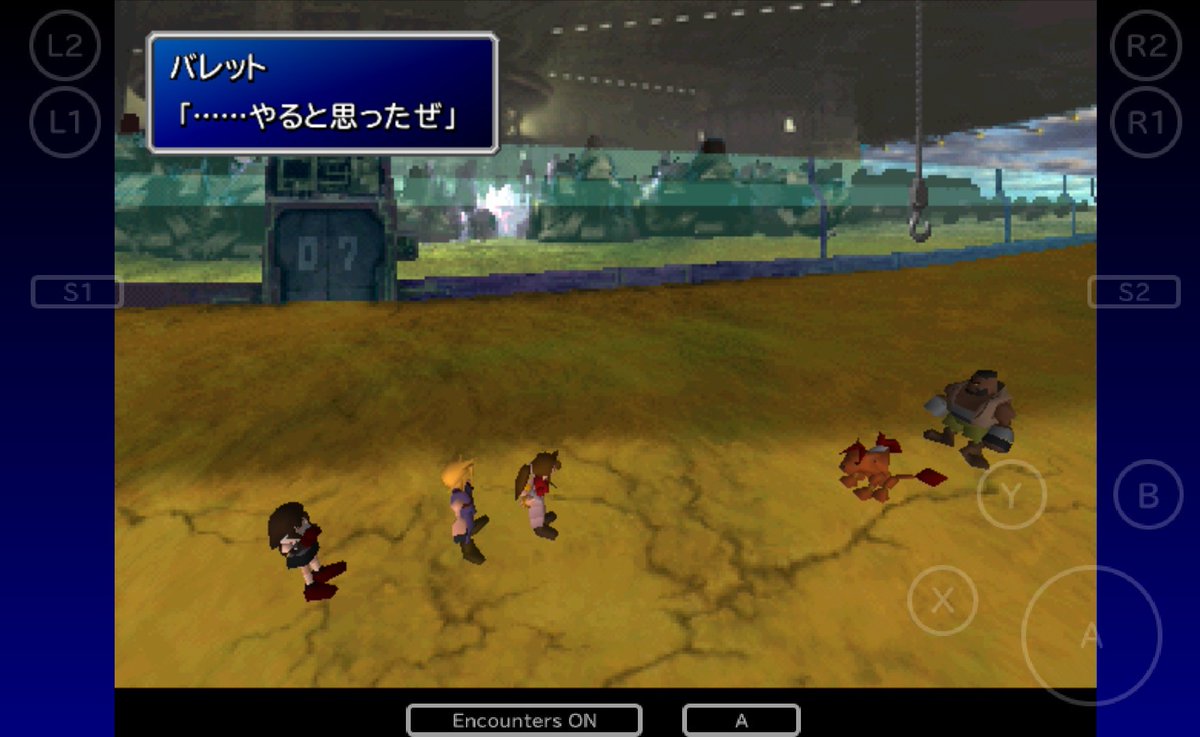Tap the S1 touch button
This screenshot has height=737, width=1200.
click(77, 292)
